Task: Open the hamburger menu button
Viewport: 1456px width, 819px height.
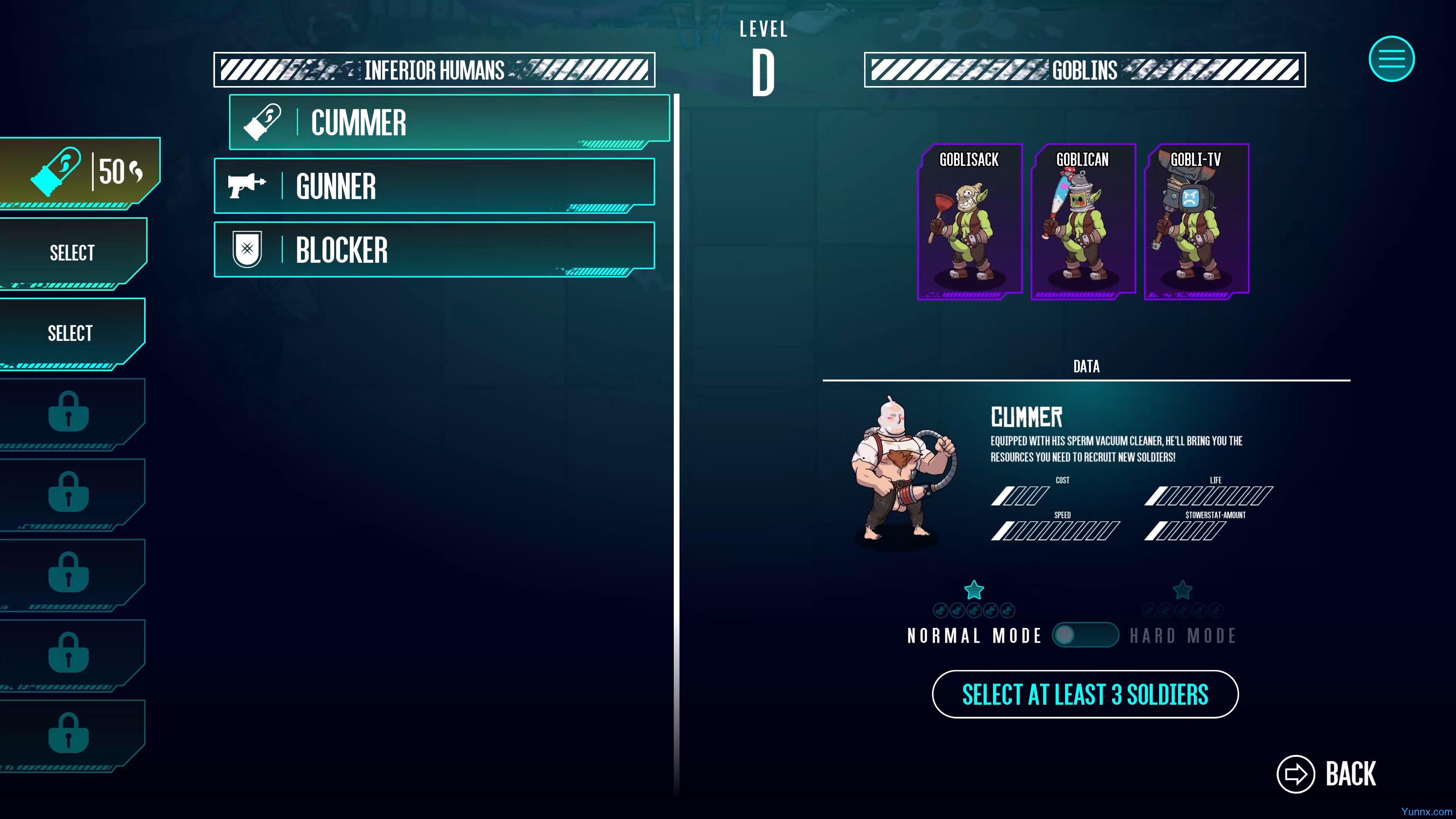Action: 1391,59
